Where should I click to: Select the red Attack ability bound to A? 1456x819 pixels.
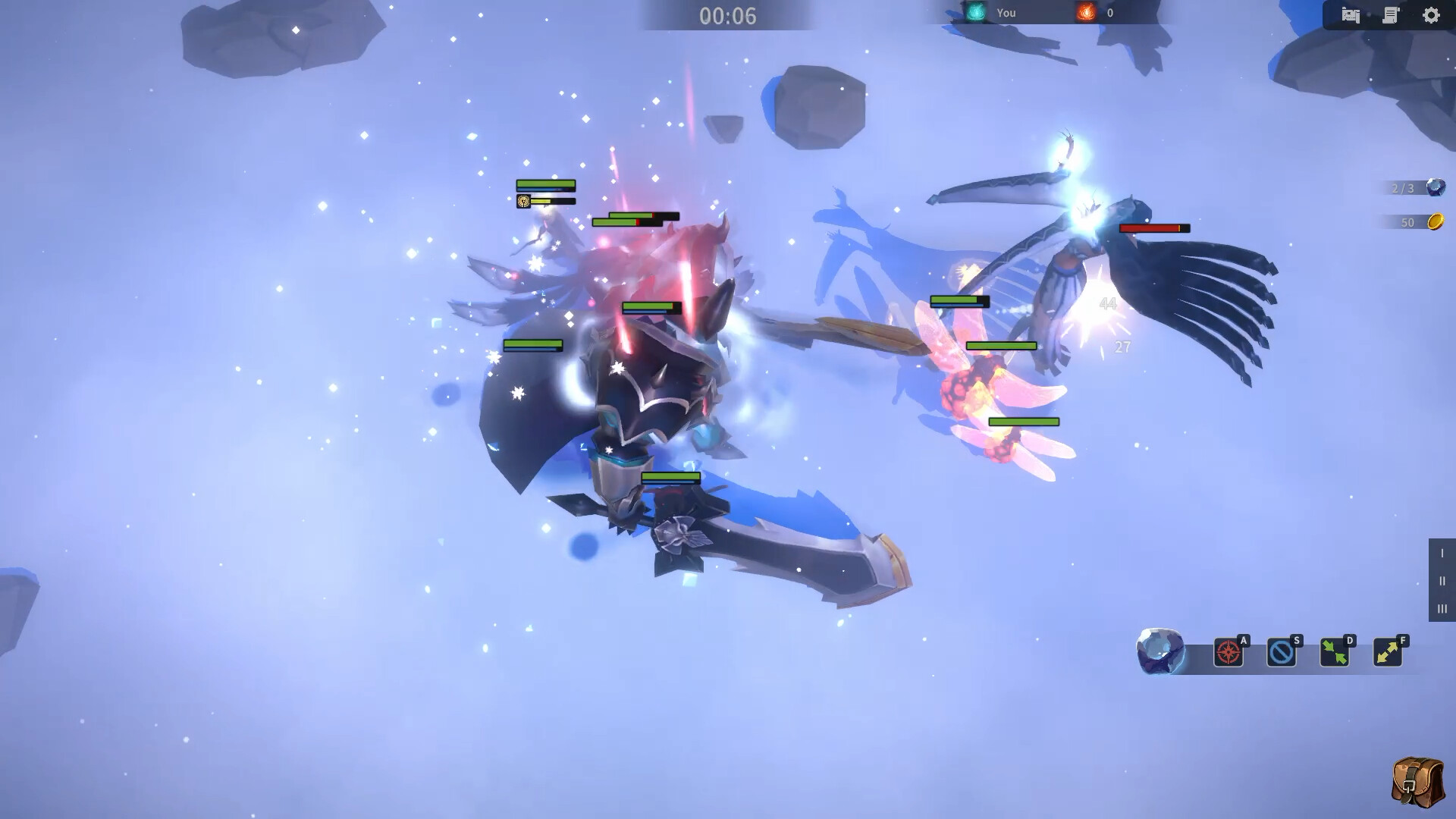click(1230, 653)
